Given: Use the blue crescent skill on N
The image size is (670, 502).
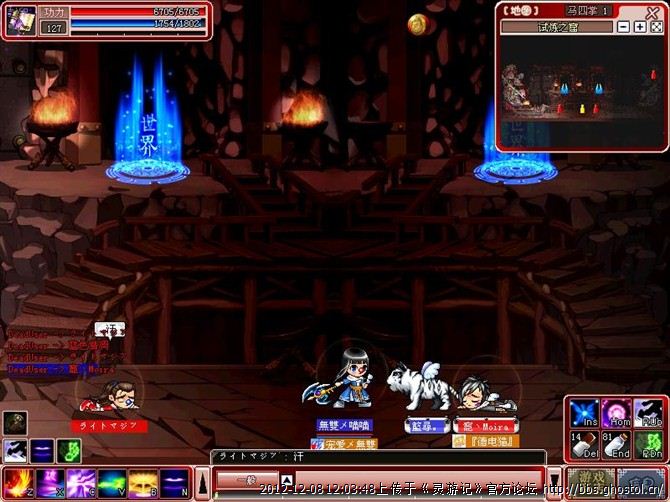Looking at the screenshot, I should click(x=175, y=482).
